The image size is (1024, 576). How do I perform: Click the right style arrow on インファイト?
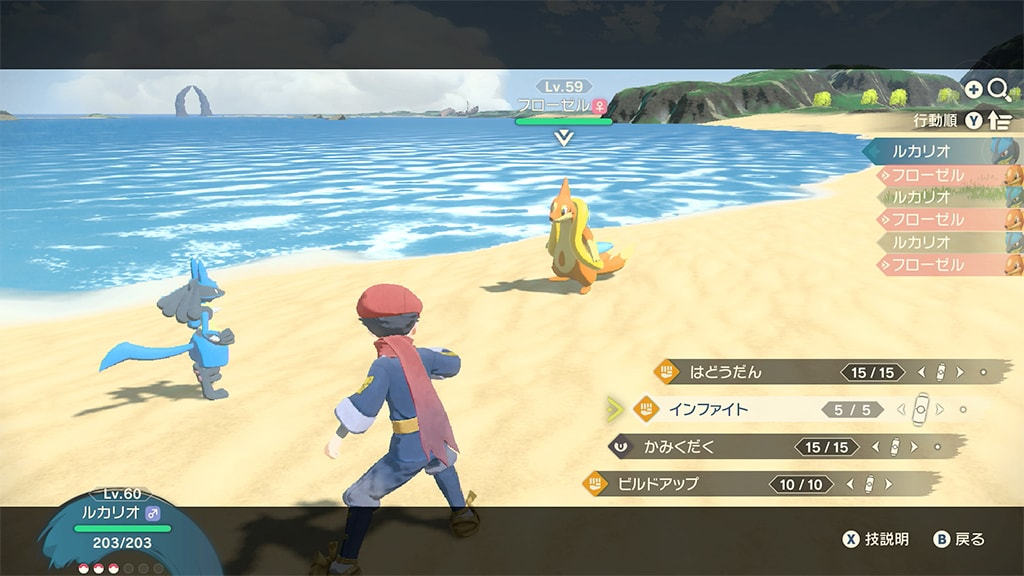[x=940, y=409]
